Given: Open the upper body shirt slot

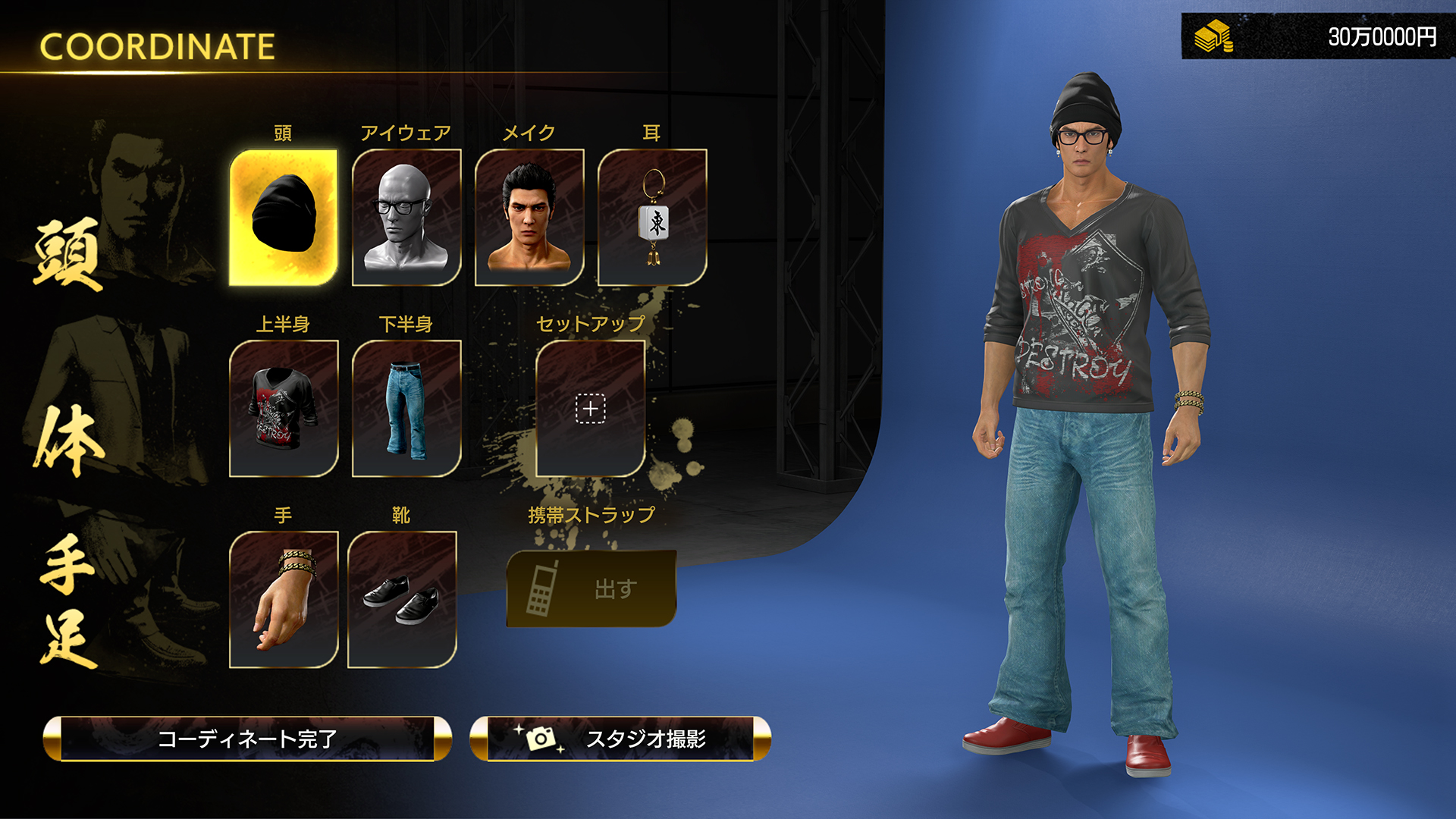Looking at the screenshot, I should (x=283, y=409).
